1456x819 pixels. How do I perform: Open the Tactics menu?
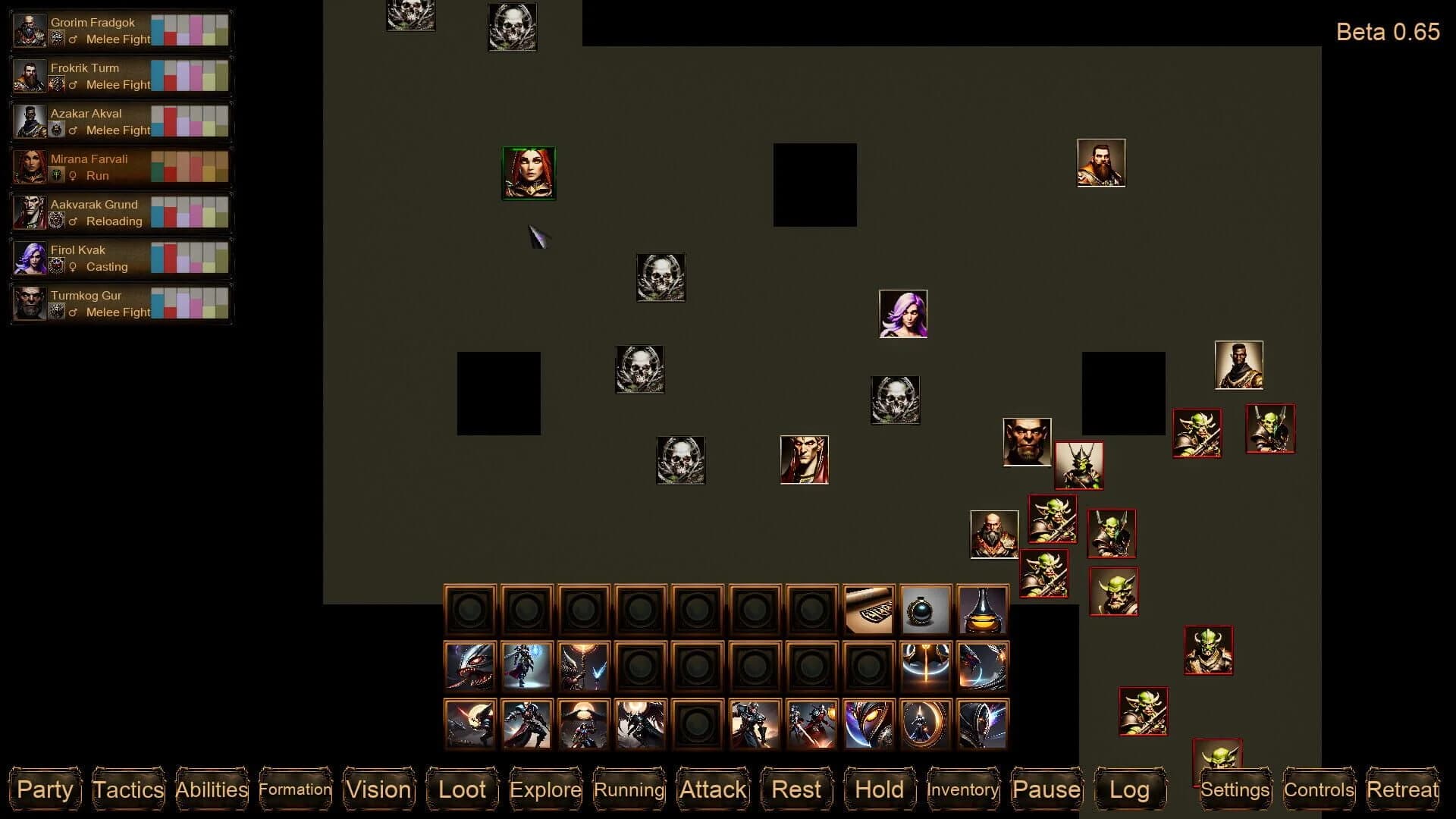(x=127, y=789)
